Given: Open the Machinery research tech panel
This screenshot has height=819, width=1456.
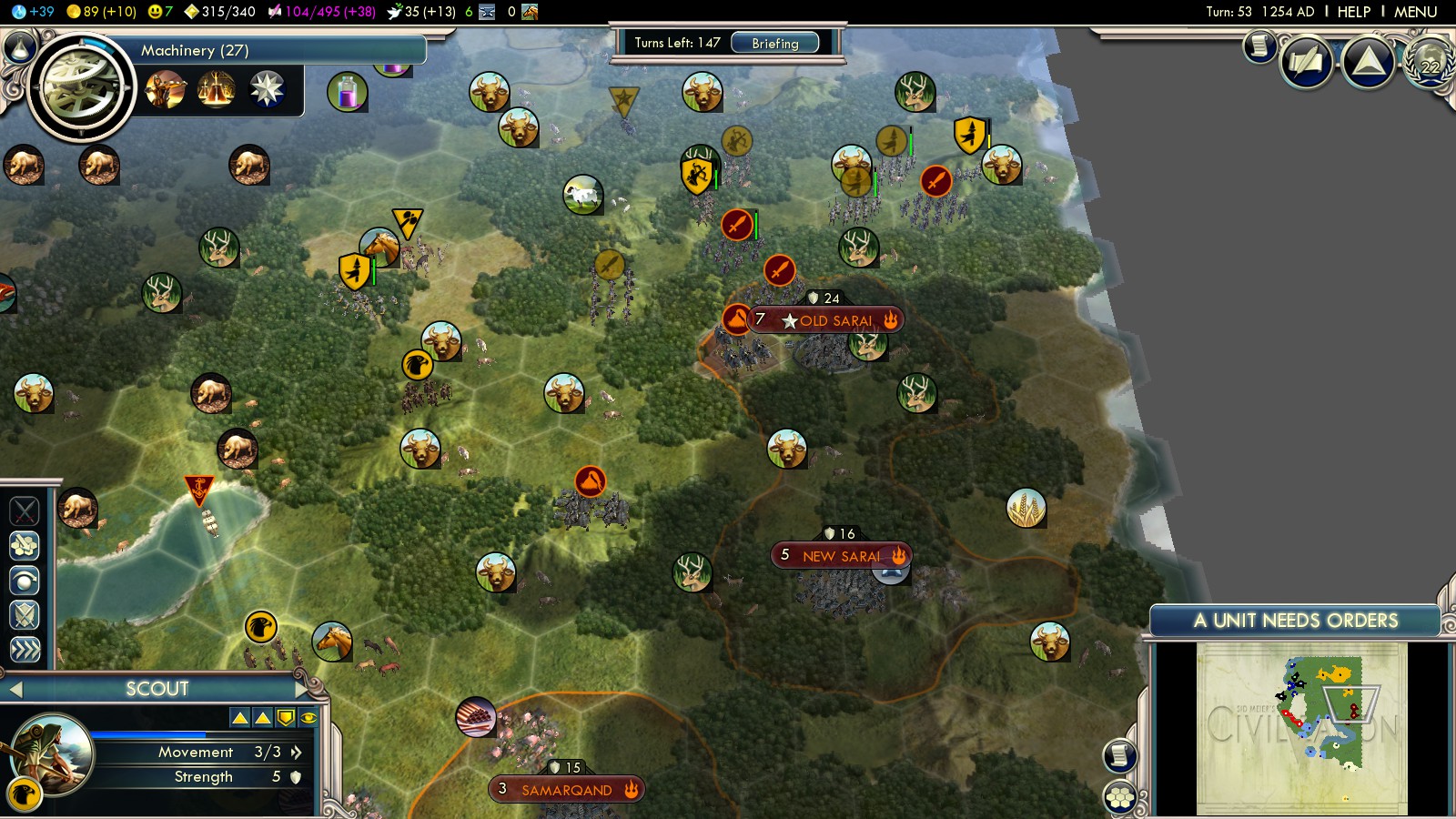Looking at the screenshot, I should [x=80, y=88].
